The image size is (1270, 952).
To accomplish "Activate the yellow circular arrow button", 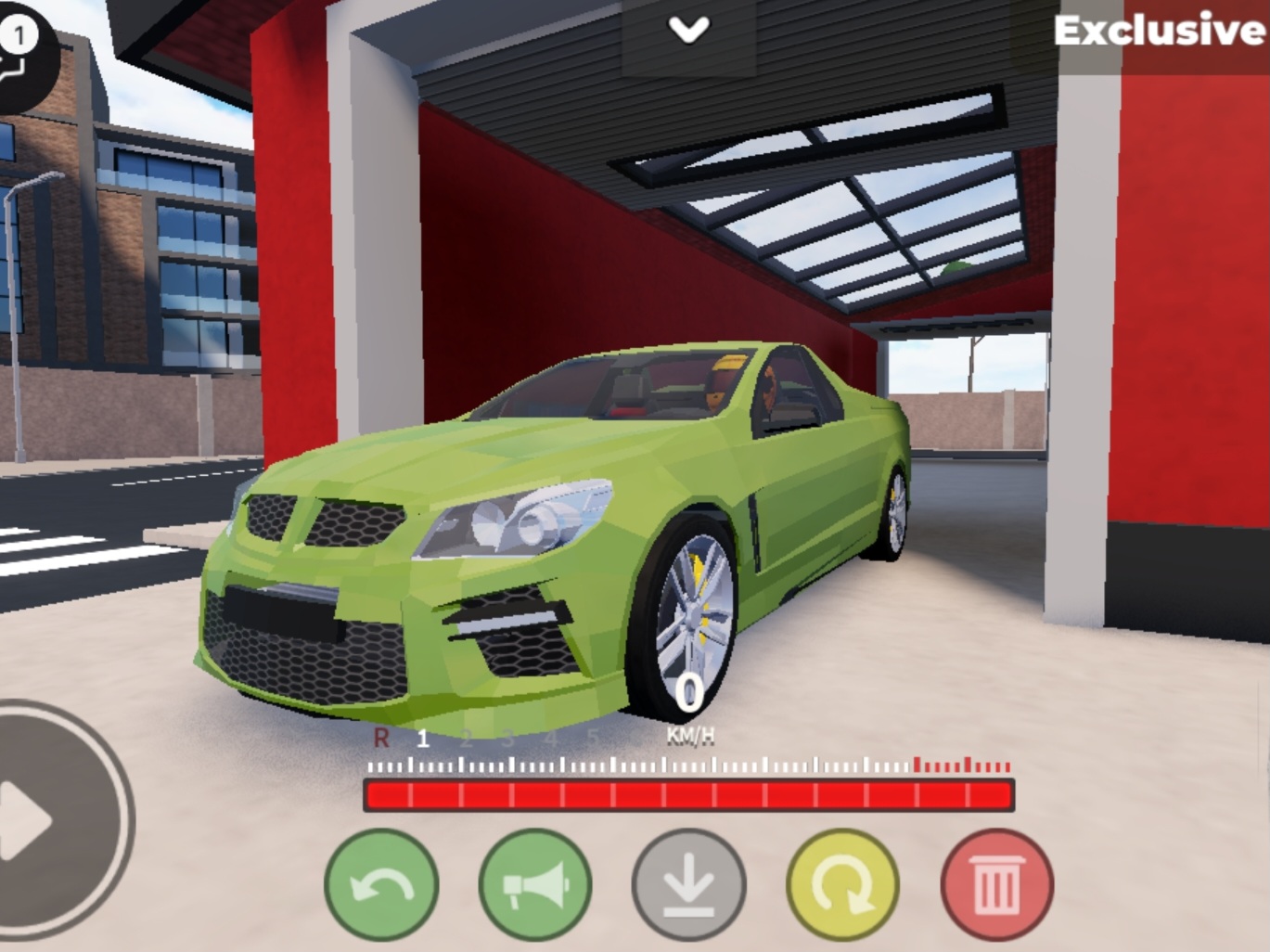I will pyautogui.click(x=842, y=884).
